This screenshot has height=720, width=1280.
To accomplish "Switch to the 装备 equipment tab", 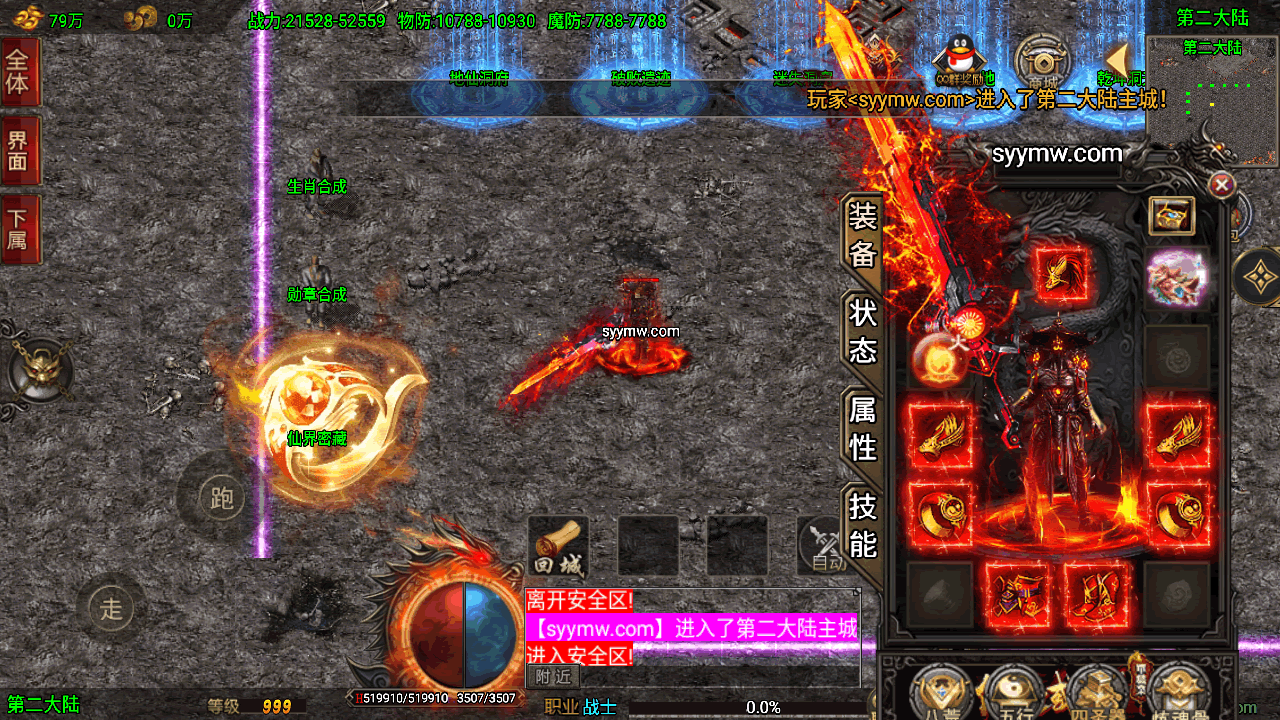I will (862, 235).
